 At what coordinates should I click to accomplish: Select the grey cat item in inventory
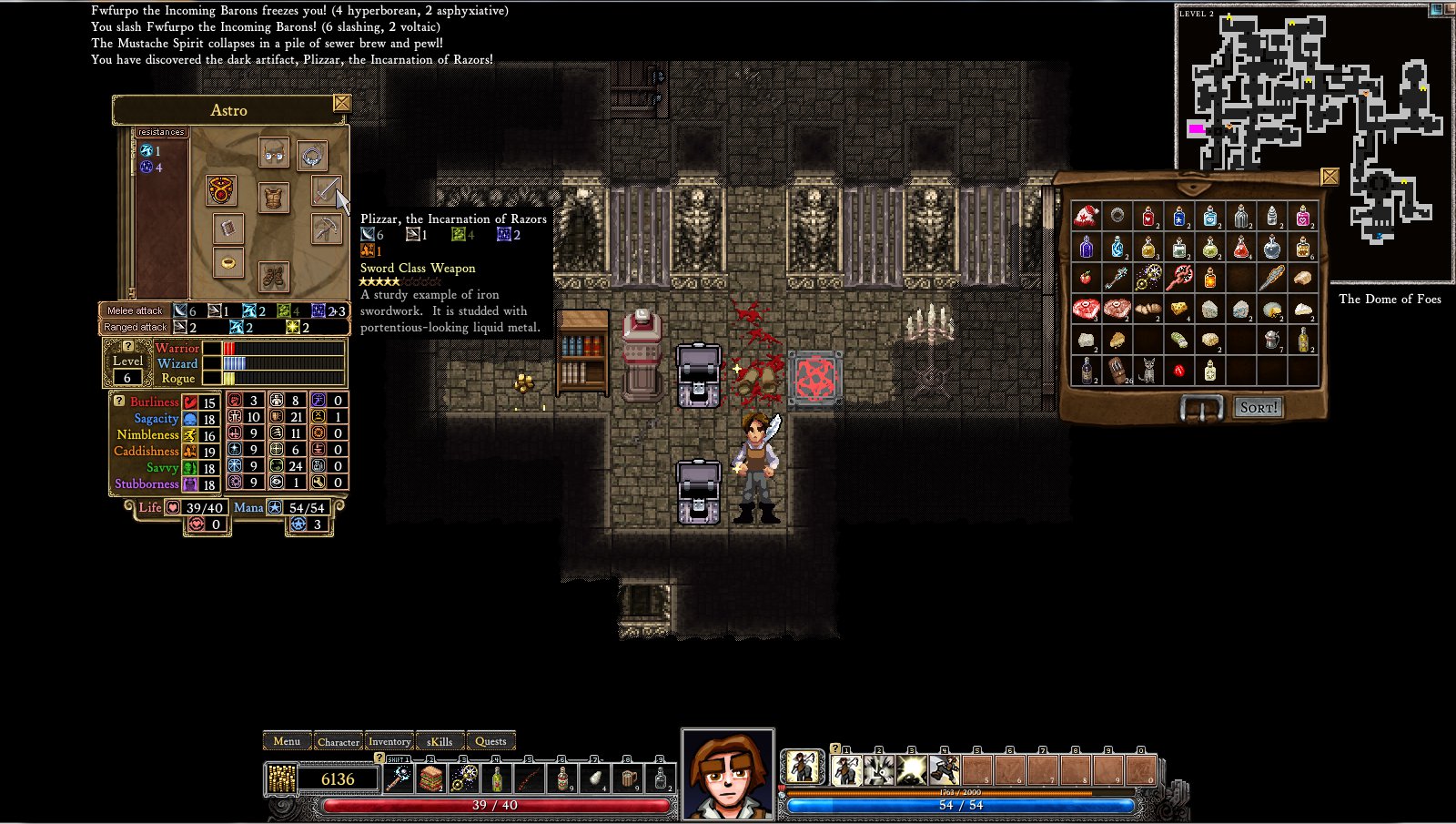pos(1148,371)
